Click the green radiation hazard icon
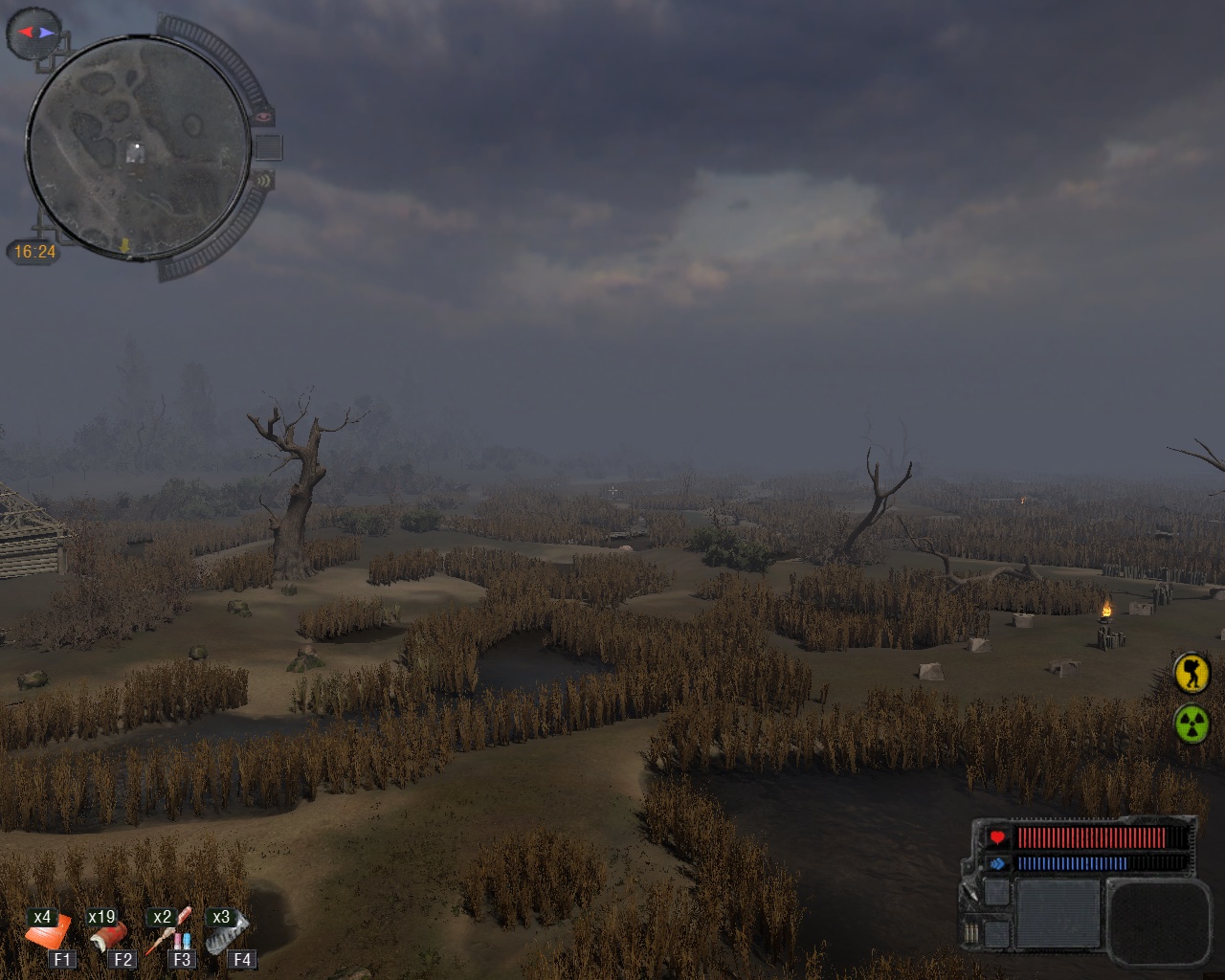1225x980 pixels. (1192, 724)
